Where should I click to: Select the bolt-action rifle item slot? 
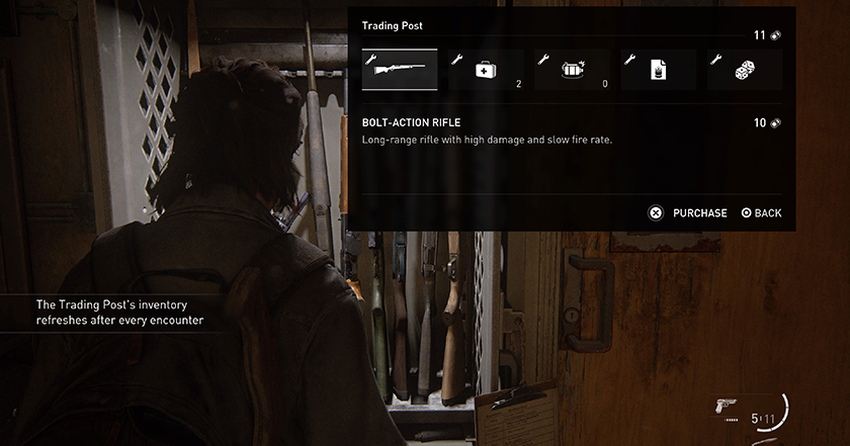(x=400, y=70)
